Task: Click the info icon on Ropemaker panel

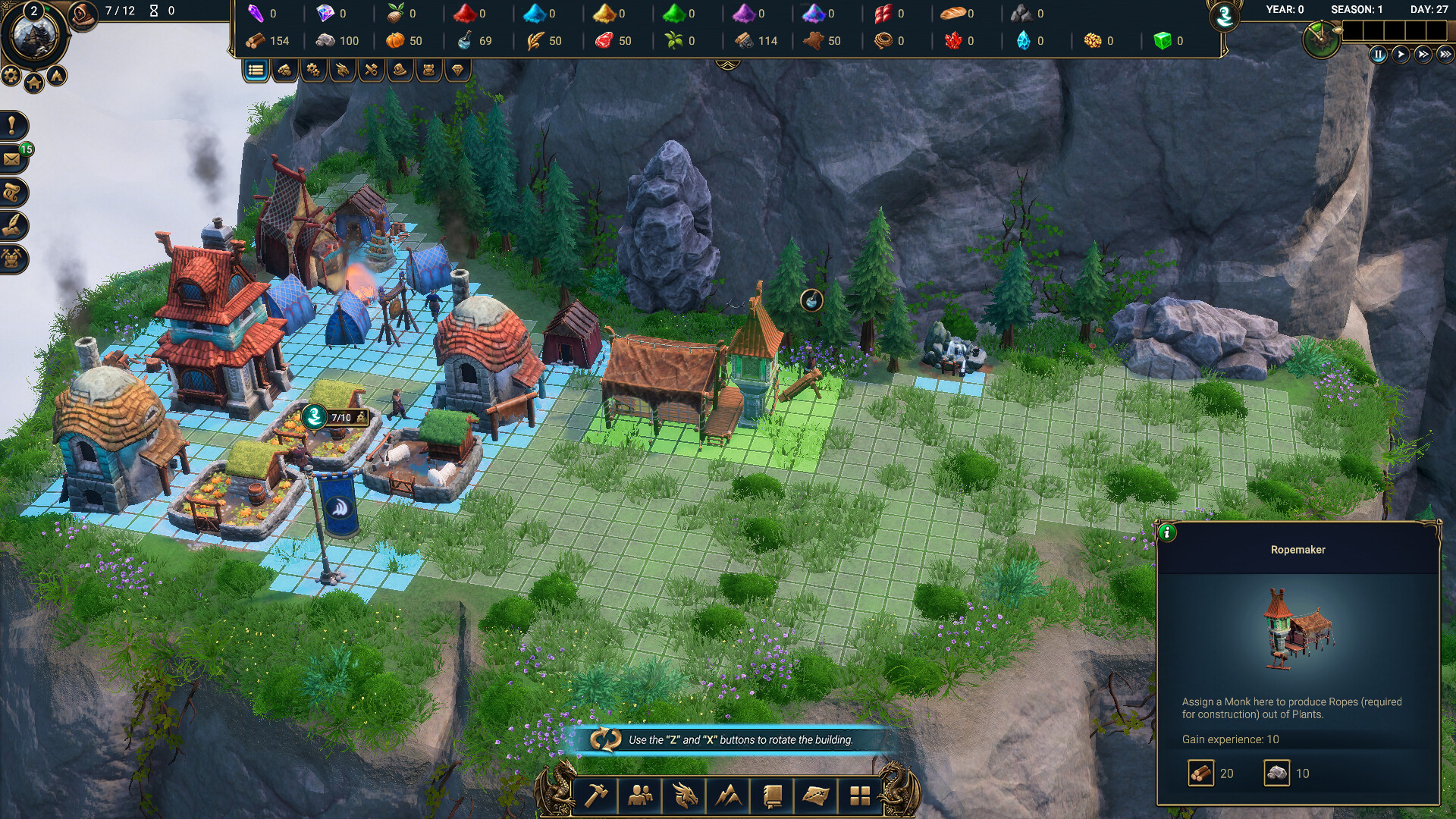Action: pos(1166,532)
